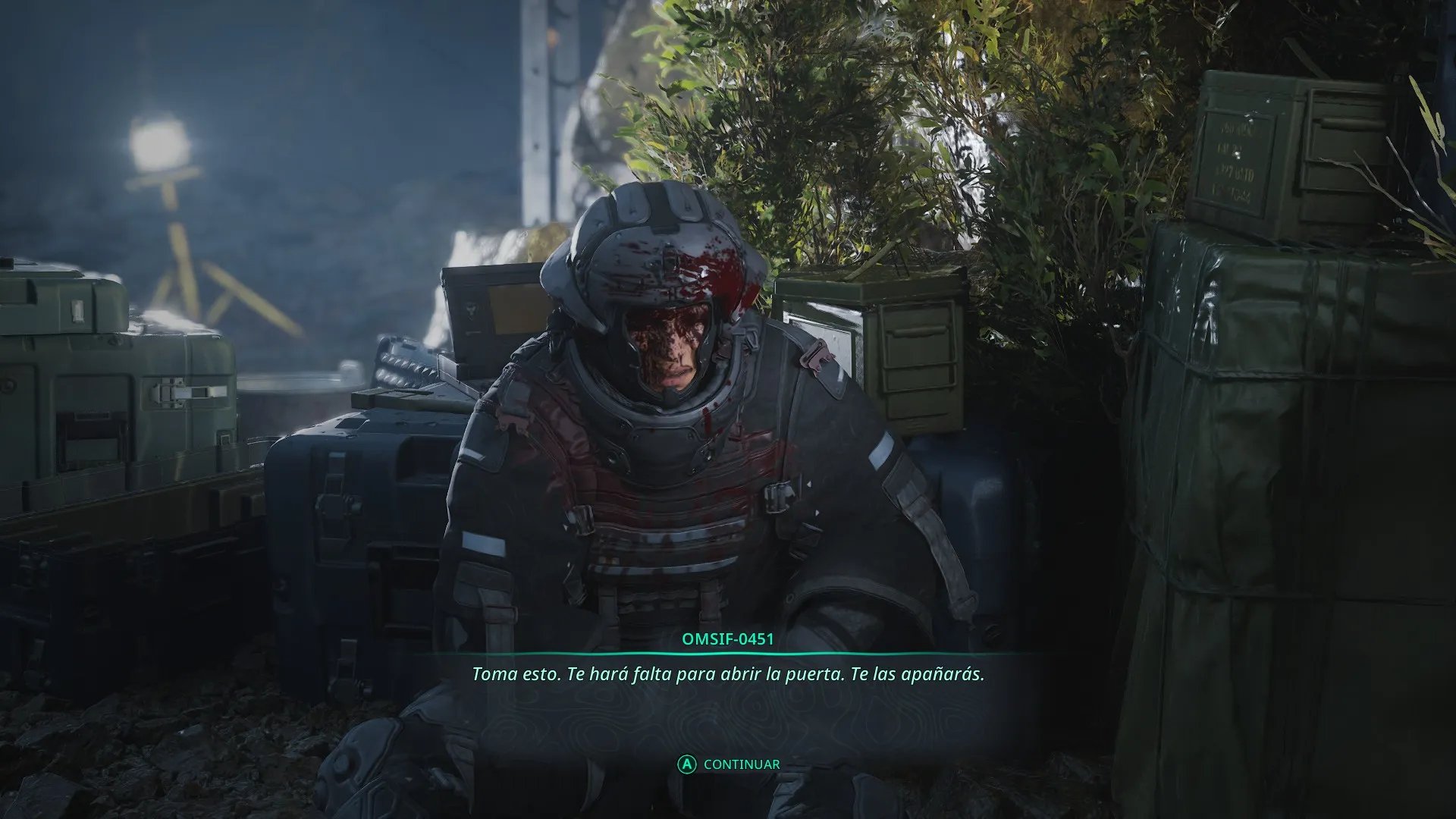Continue the dialogue with Continuar
The height and width of the screenshot is (819, 1456).
pyautogui.click(x=729, y=764)
